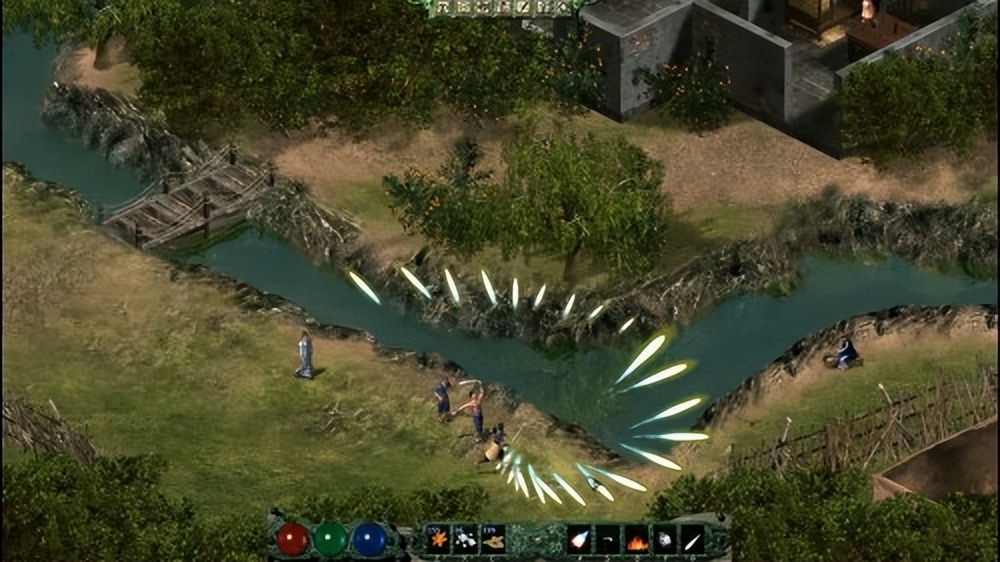Viewport: 1000px width, 562px height.
Task: Use the white blossom cluster item
Action: [465, 540]
